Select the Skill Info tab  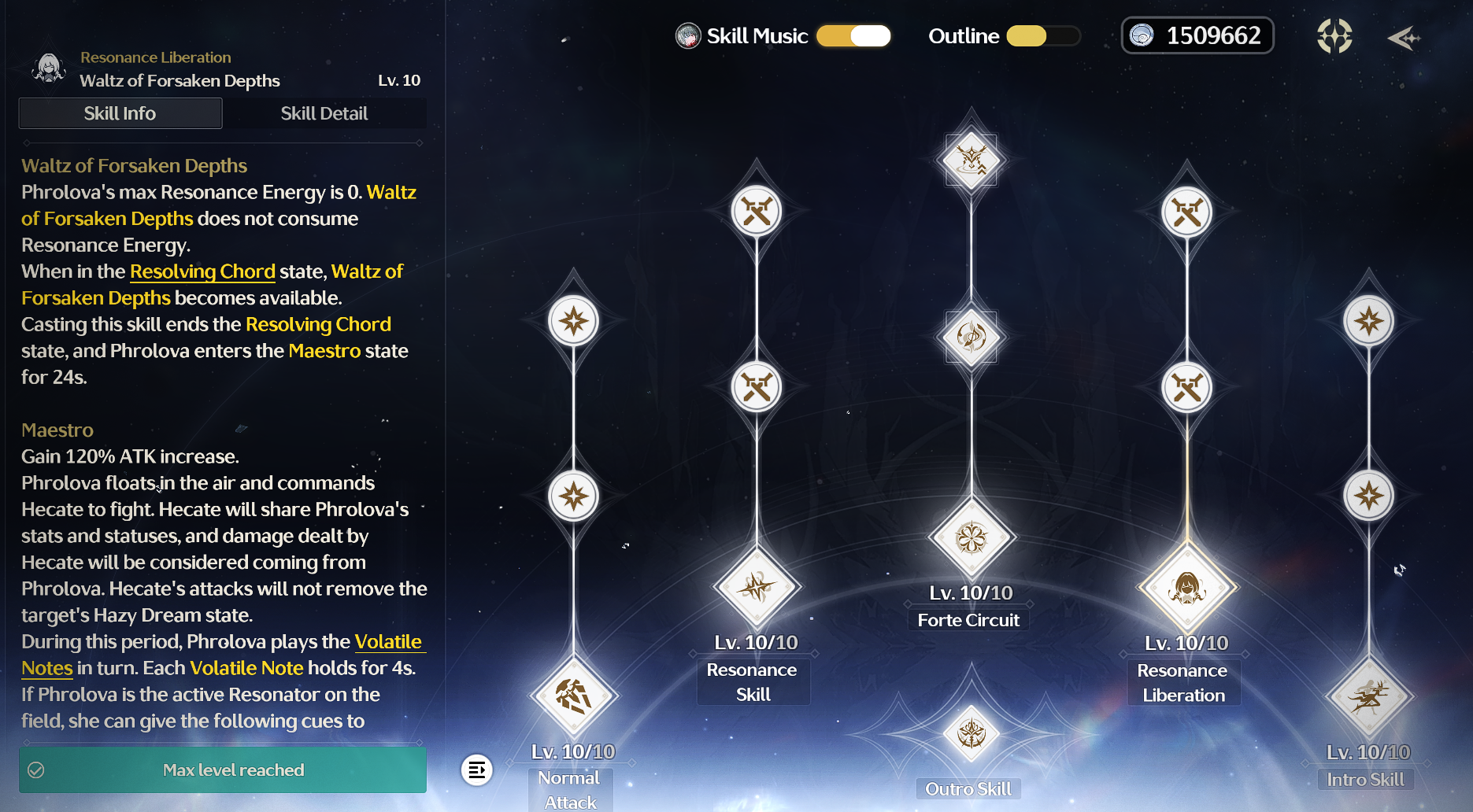tap(120, 113)
